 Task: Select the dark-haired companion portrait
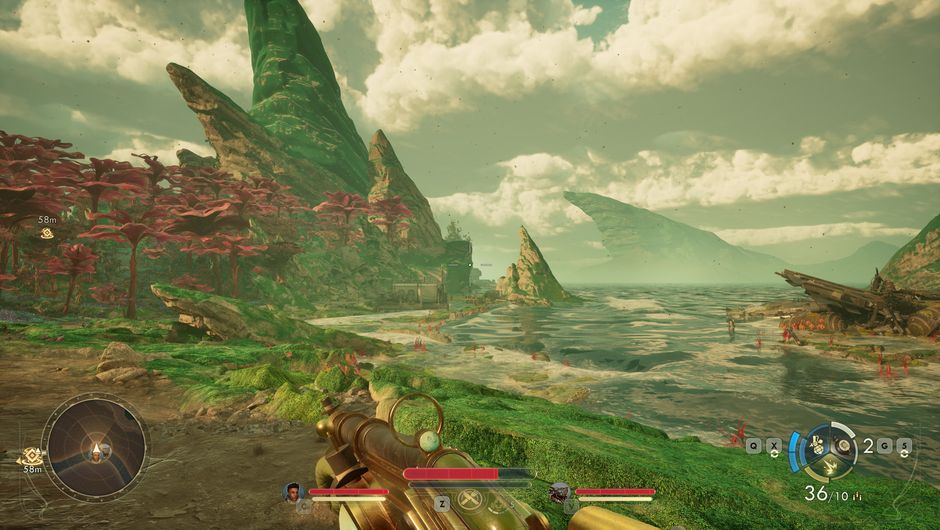tap(293, 491)
